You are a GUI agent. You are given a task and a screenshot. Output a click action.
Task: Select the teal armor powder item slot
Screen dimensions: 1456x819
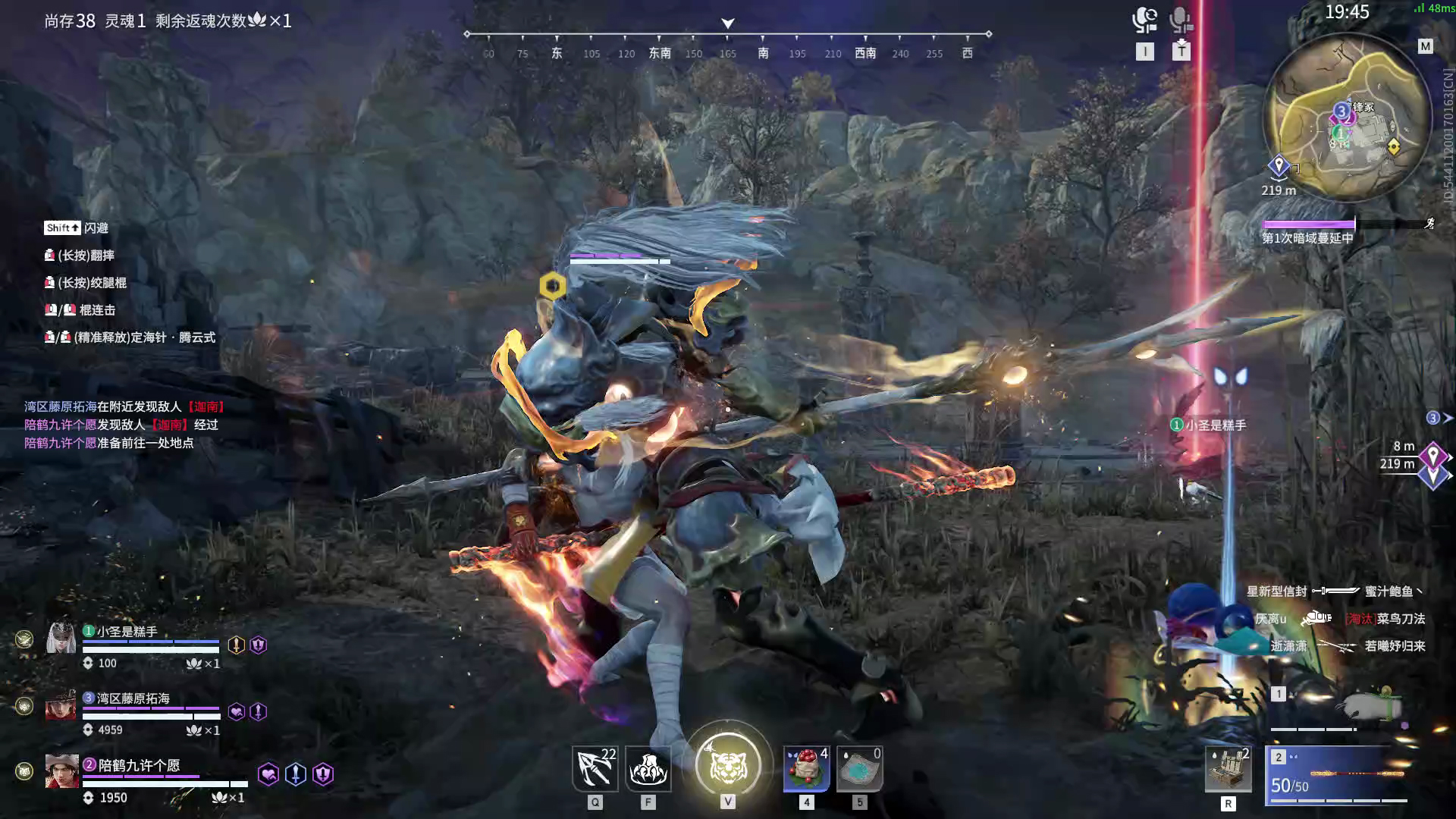pyautogui.click(x=859, y=768)
